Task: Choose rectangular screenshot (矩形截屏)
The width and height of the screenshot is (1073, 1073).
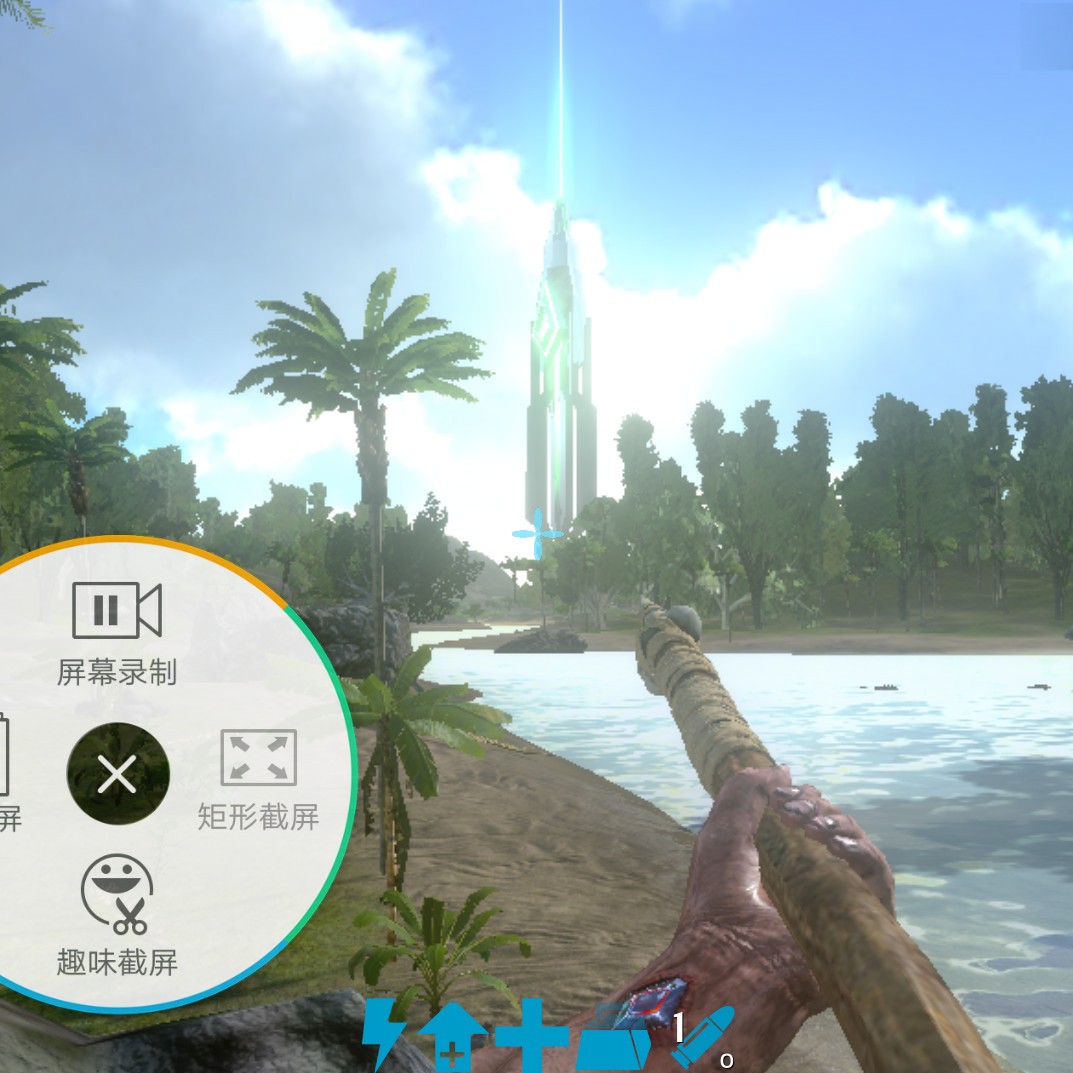Action: [x=258, y=759]
